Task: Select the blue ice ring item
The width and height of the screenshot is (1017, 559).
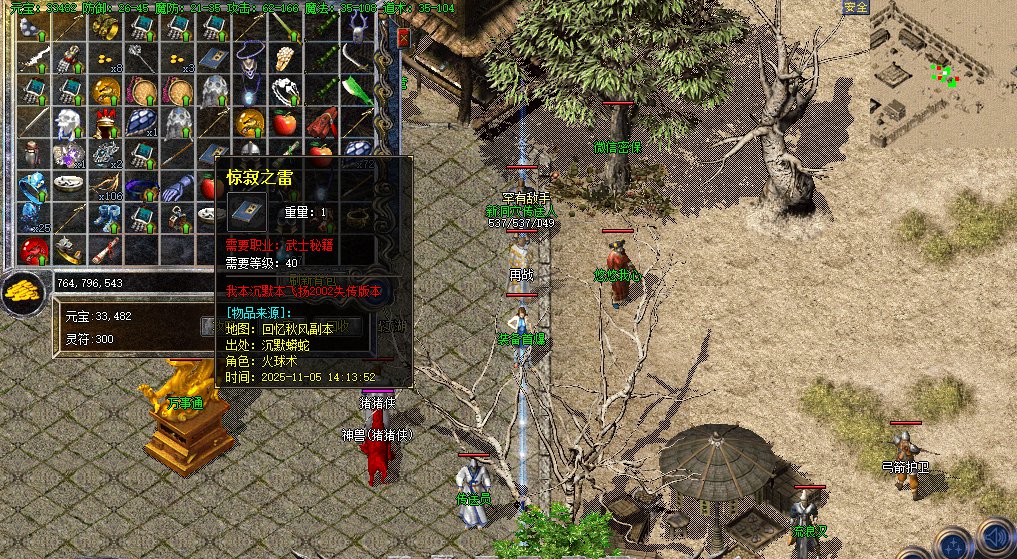Action: pyautogui.click(x=33, y=186)
